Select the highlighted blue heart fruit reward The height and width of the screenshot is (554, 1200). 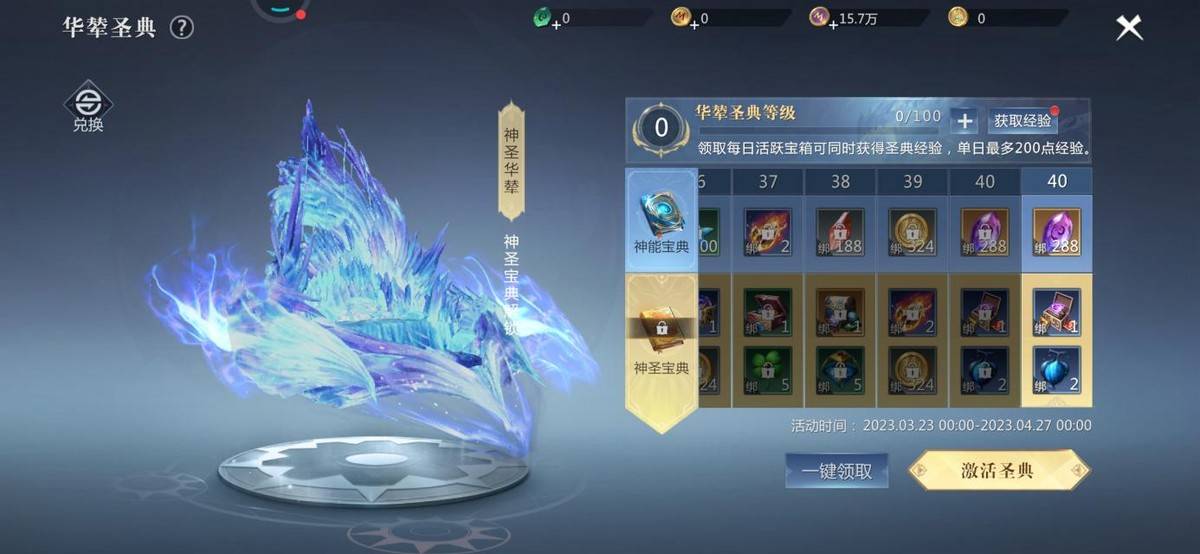coord(1056,370)
